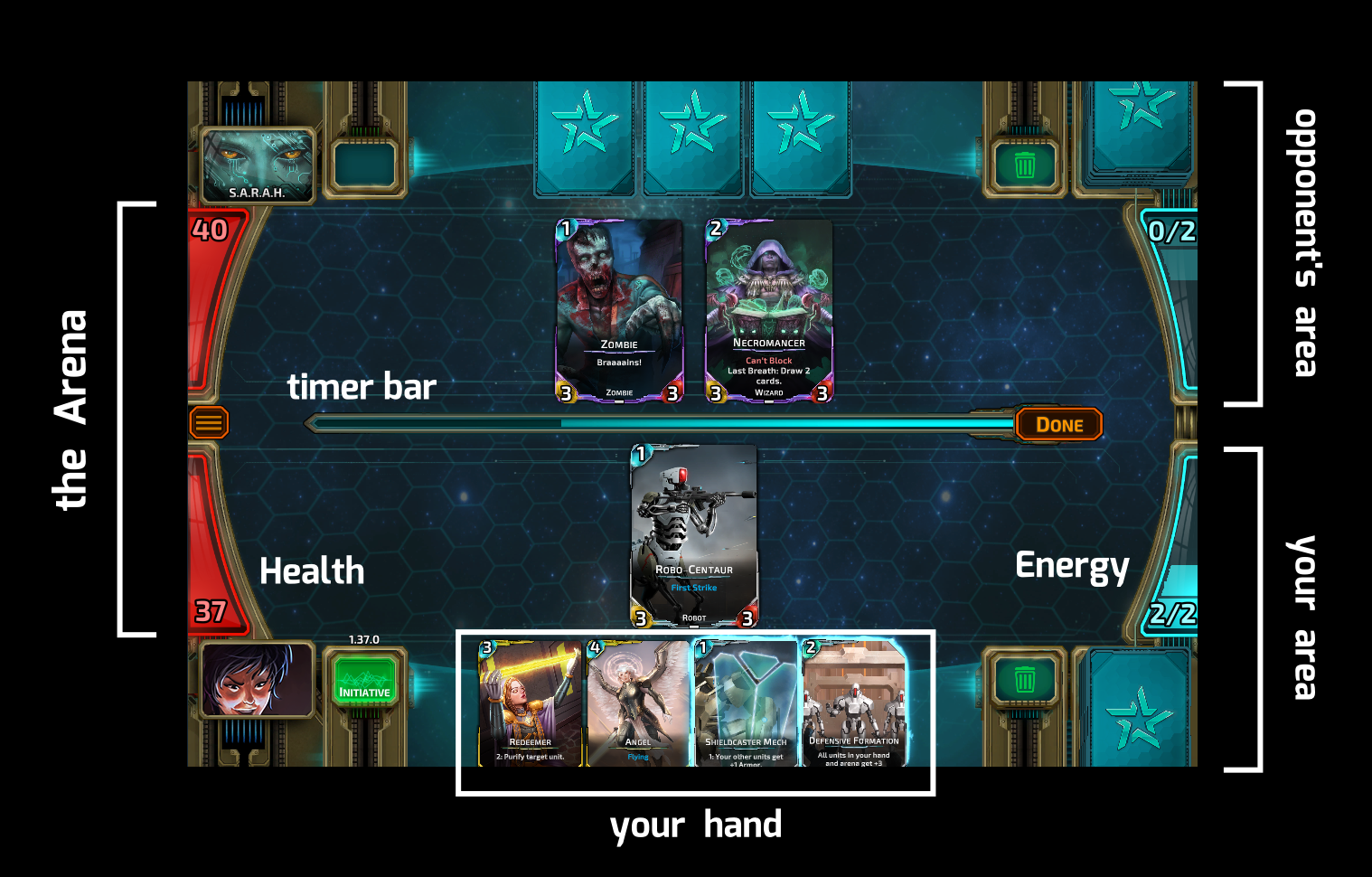Click the opponent's draw deck
The image size is (1372, 877).
pyautogui.click(x=1141, y=127)
